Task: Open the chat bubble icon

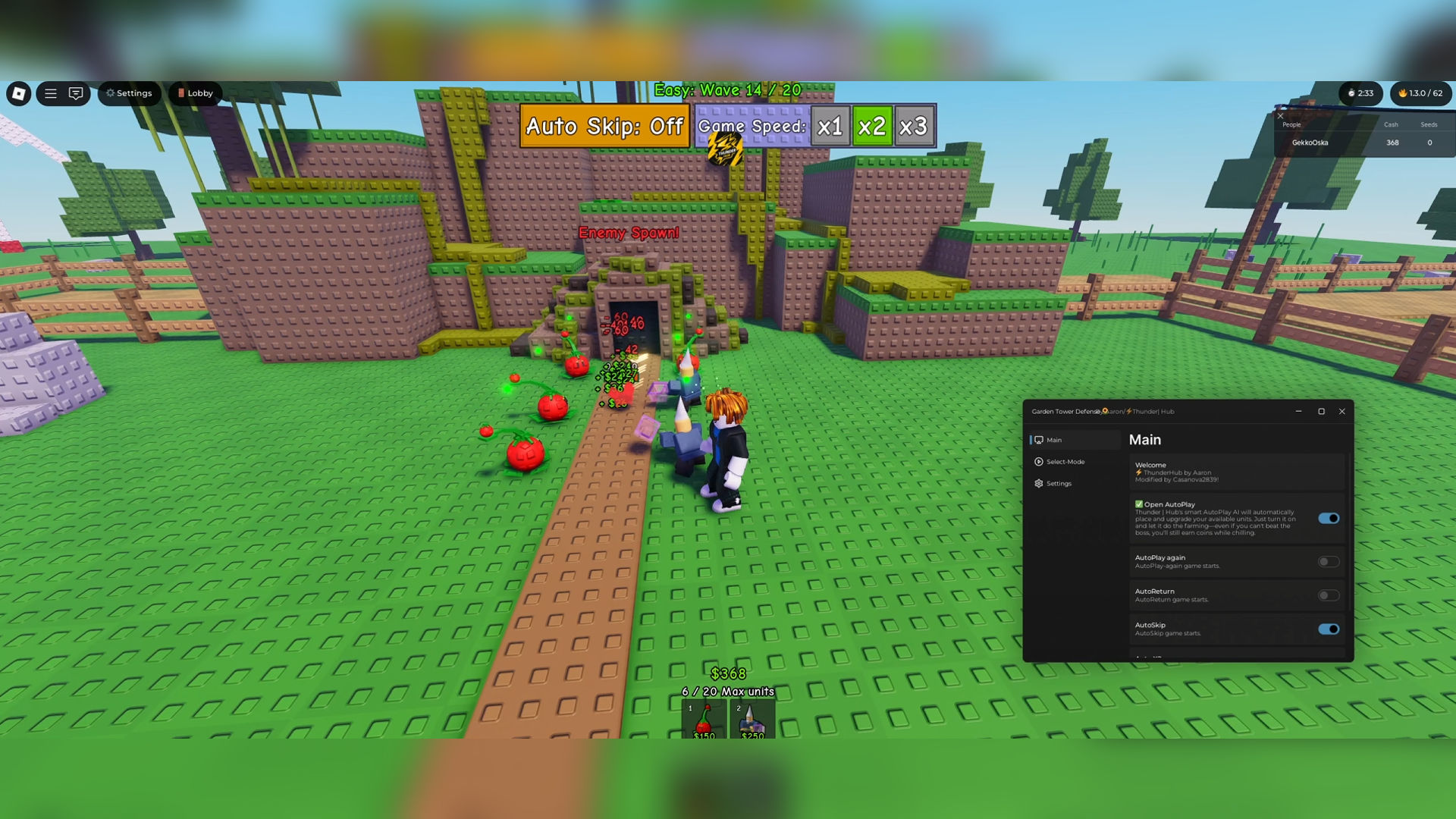Action: (76, 93)
